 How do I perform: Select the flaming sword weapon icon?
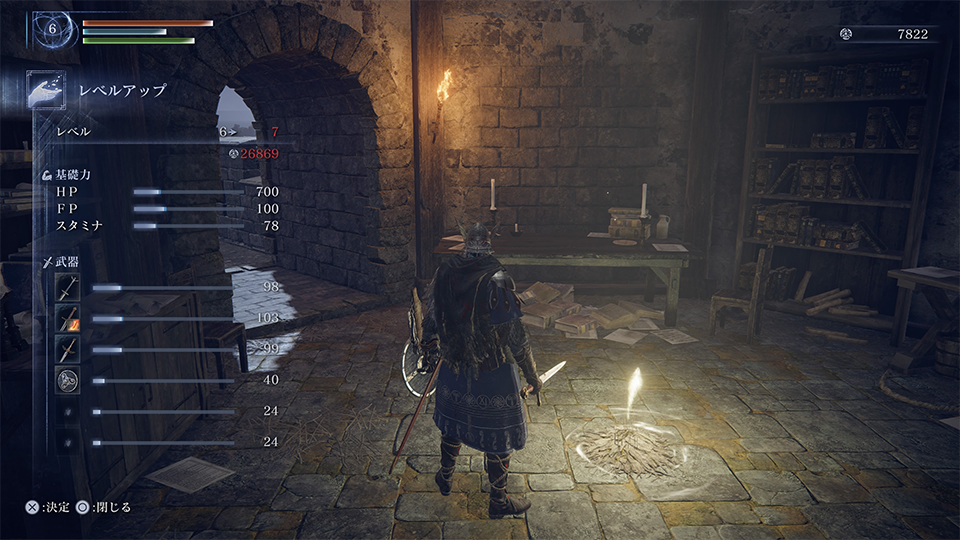(67, 319)
